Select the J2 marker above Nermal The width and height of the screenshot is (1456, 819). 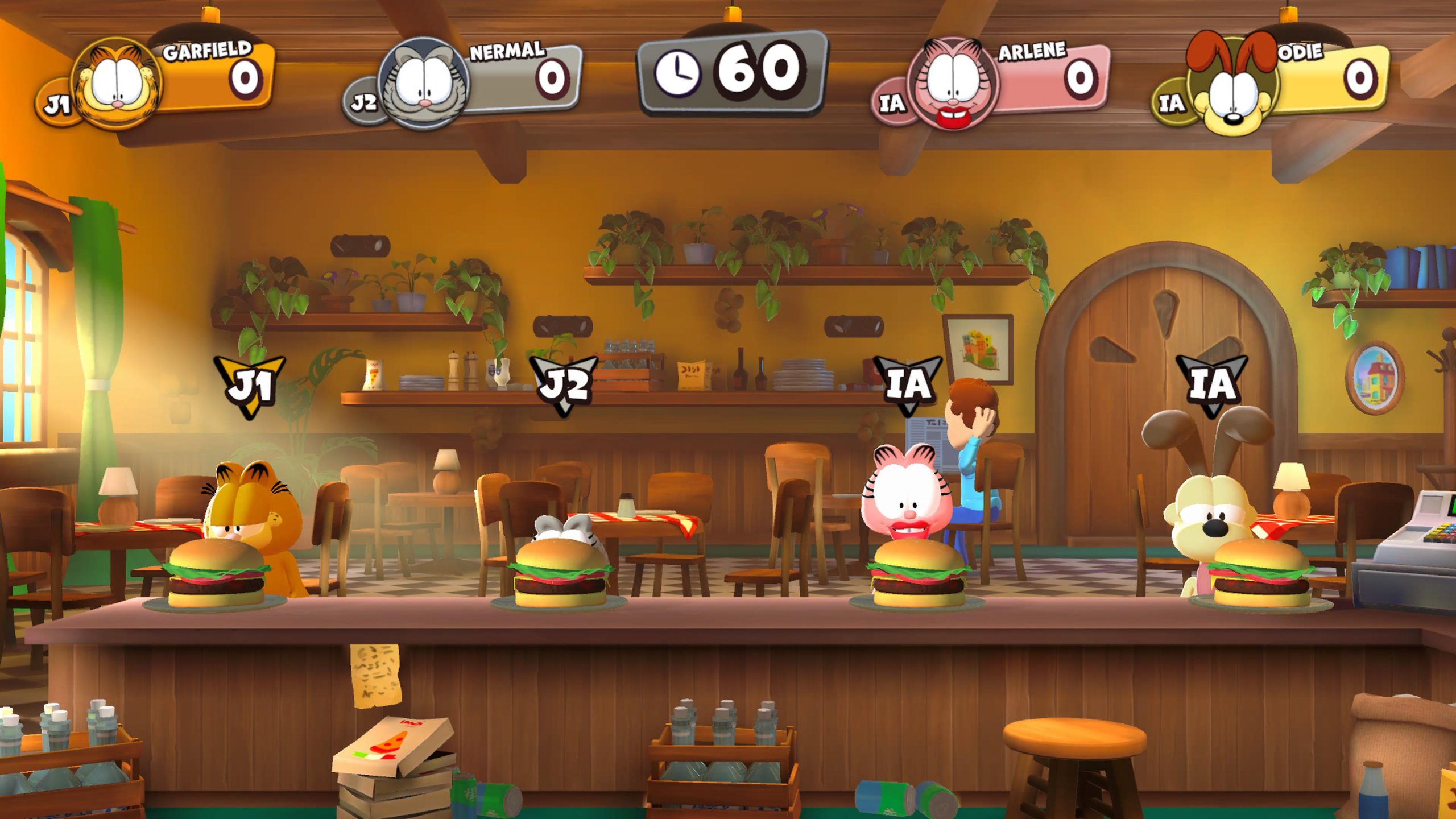click(x=564, y=384)
